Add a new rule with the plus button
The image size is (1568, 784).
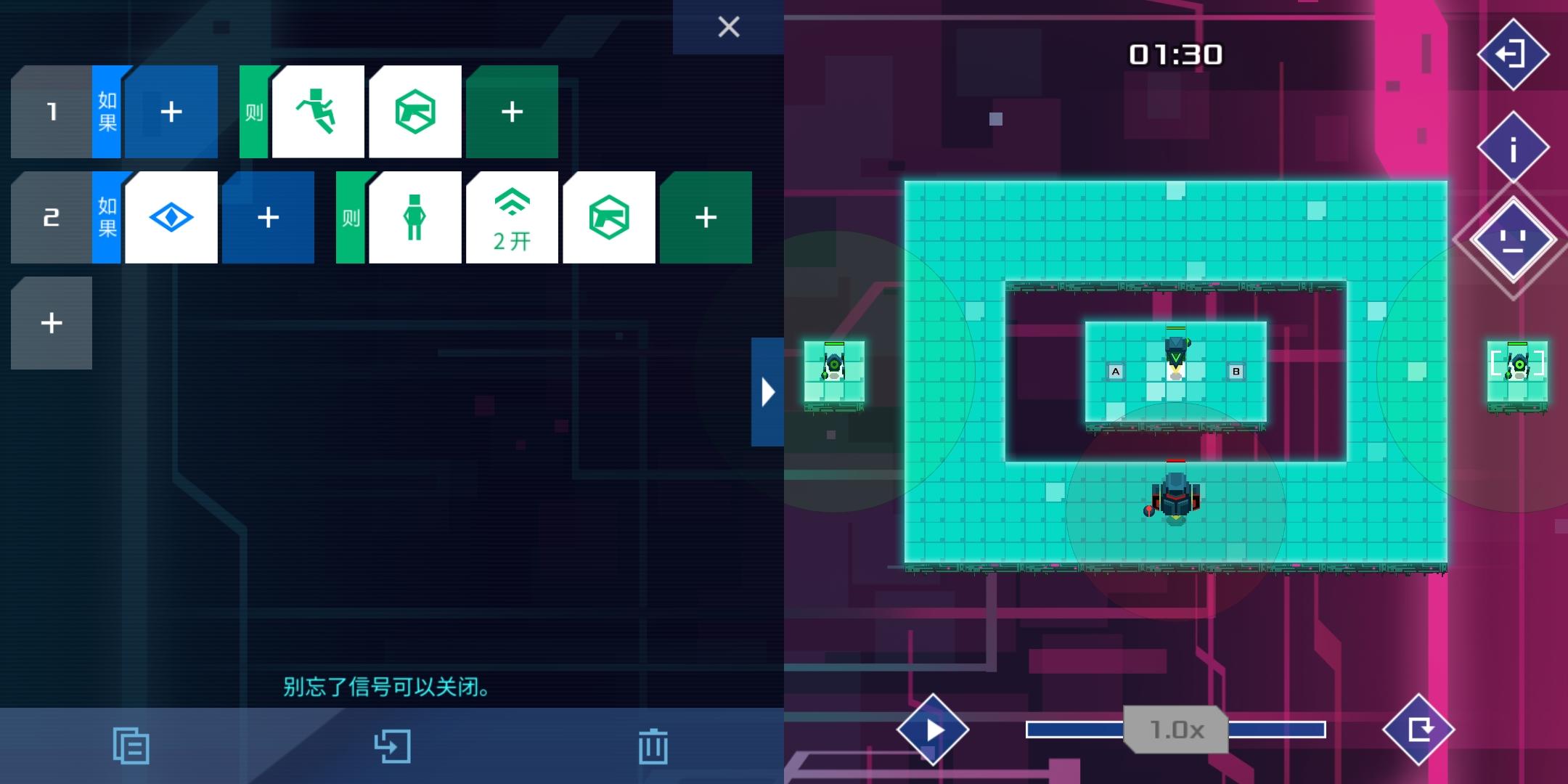[51, 322]
